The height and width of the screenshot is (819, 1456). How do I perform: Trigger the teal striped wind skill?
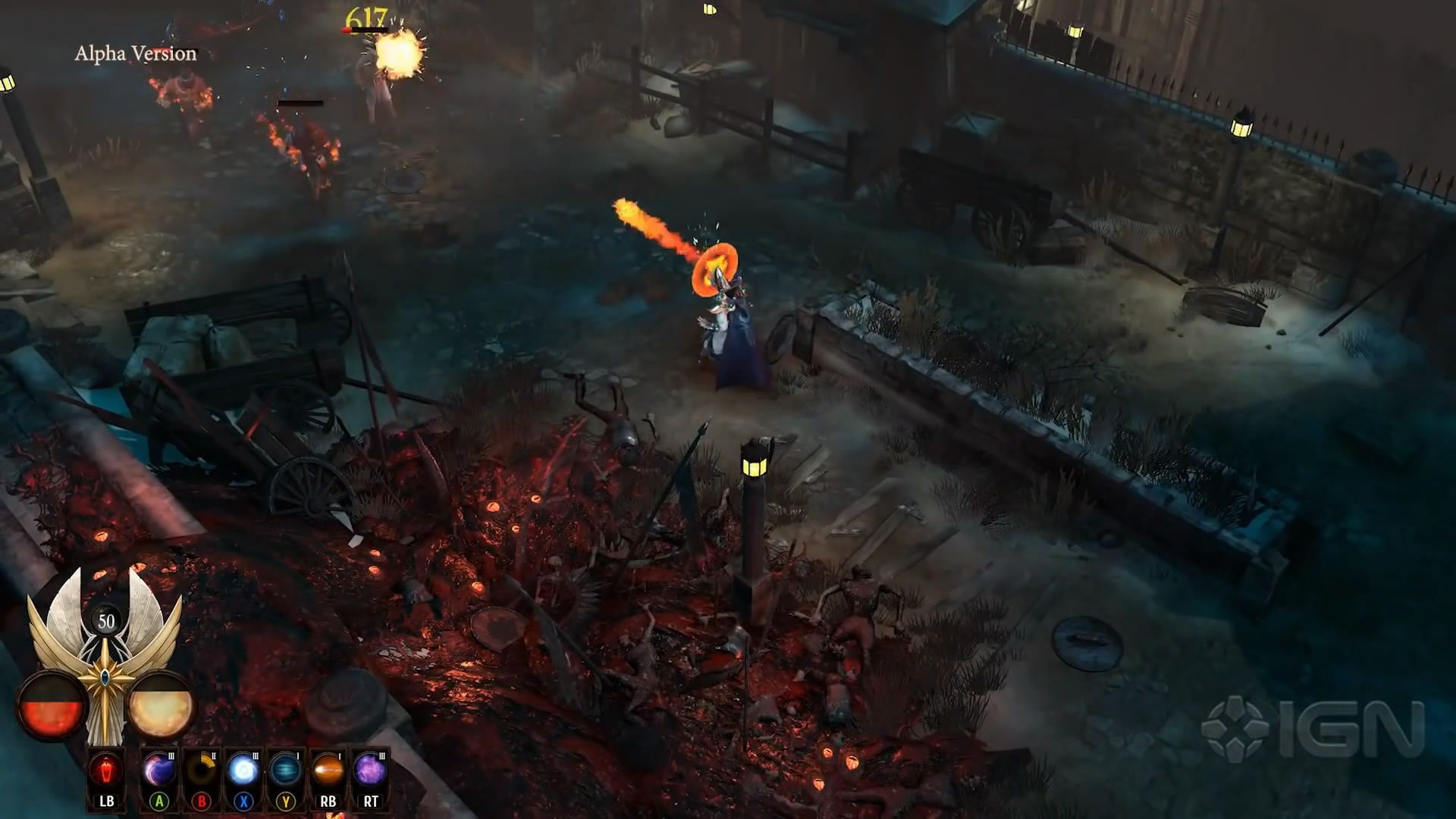click(285, 772)
